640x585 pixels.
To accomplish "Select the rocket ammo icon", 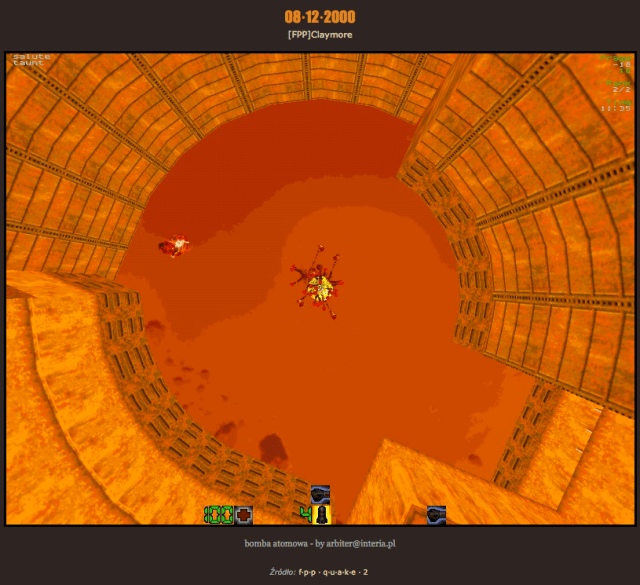I will click(322, 515).
